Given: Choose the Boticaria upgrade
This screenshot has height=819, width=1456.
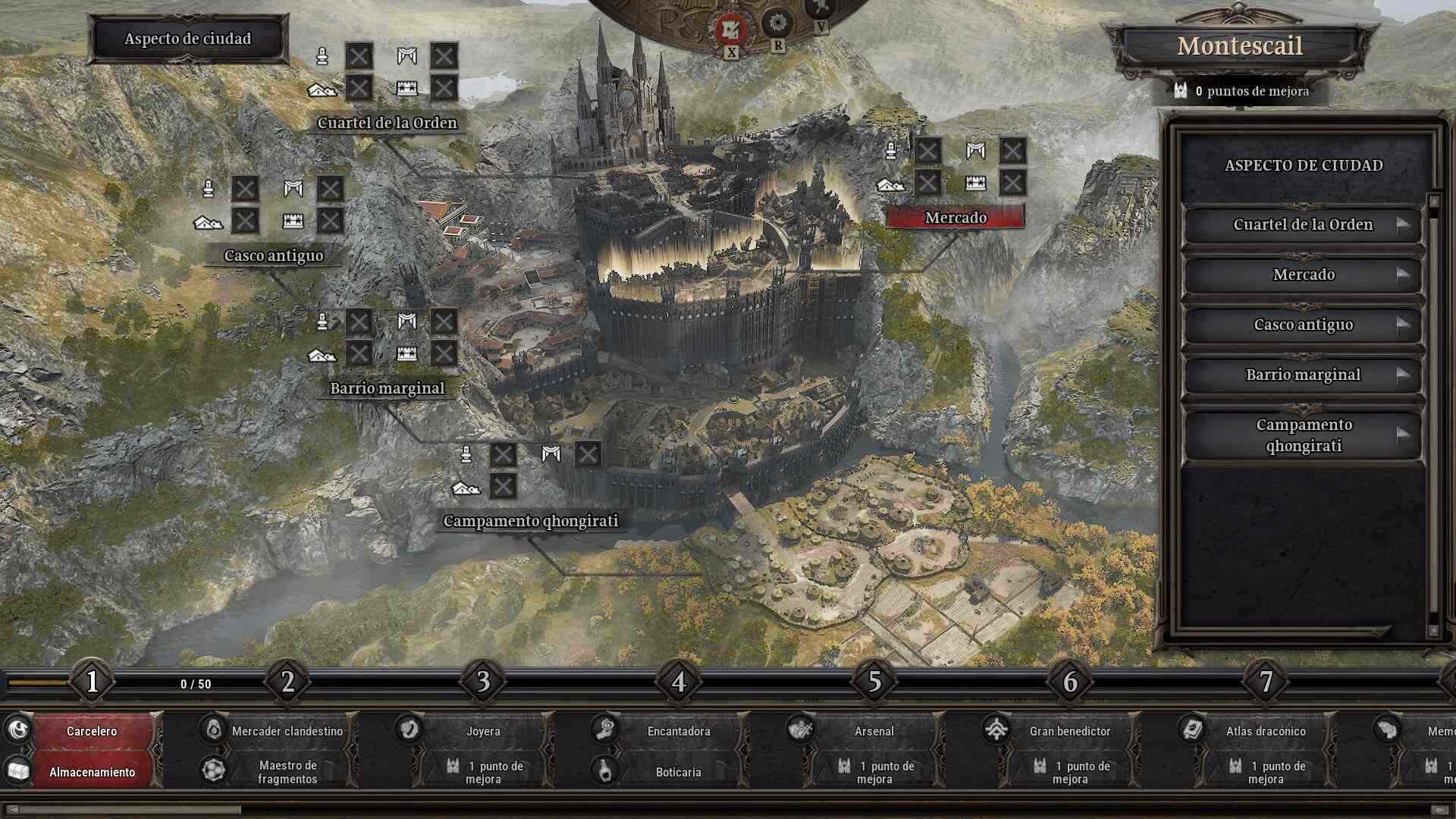Looking at the screenshot, I should point(678,772).
